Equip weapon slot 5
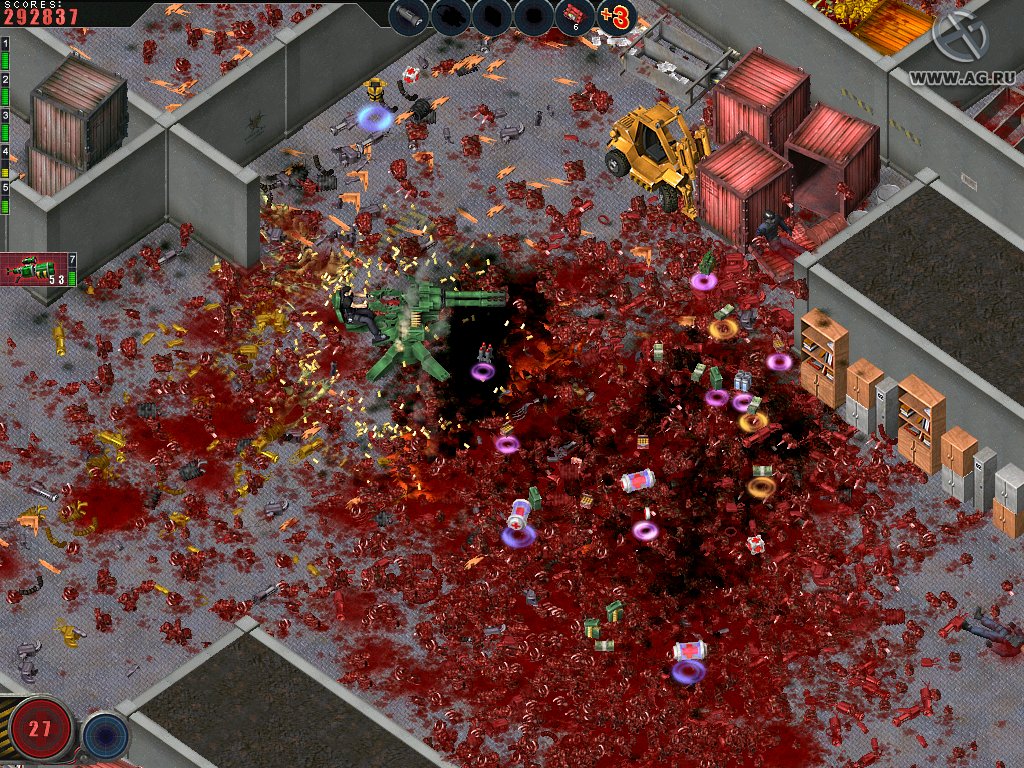1024x768 pixels. click(6, 197)
